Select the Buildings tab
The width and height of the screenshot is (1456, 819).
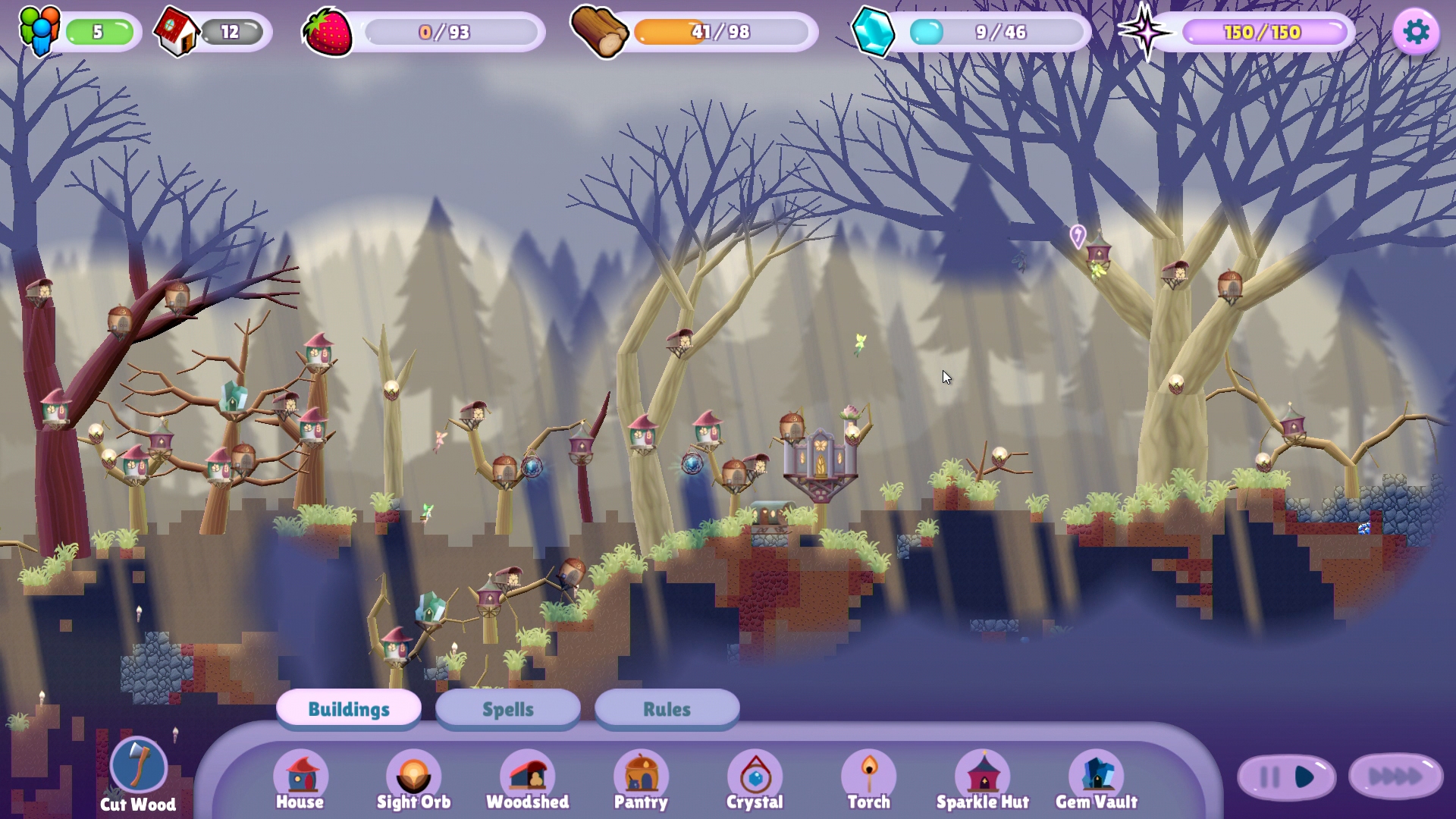click(348, 709)
